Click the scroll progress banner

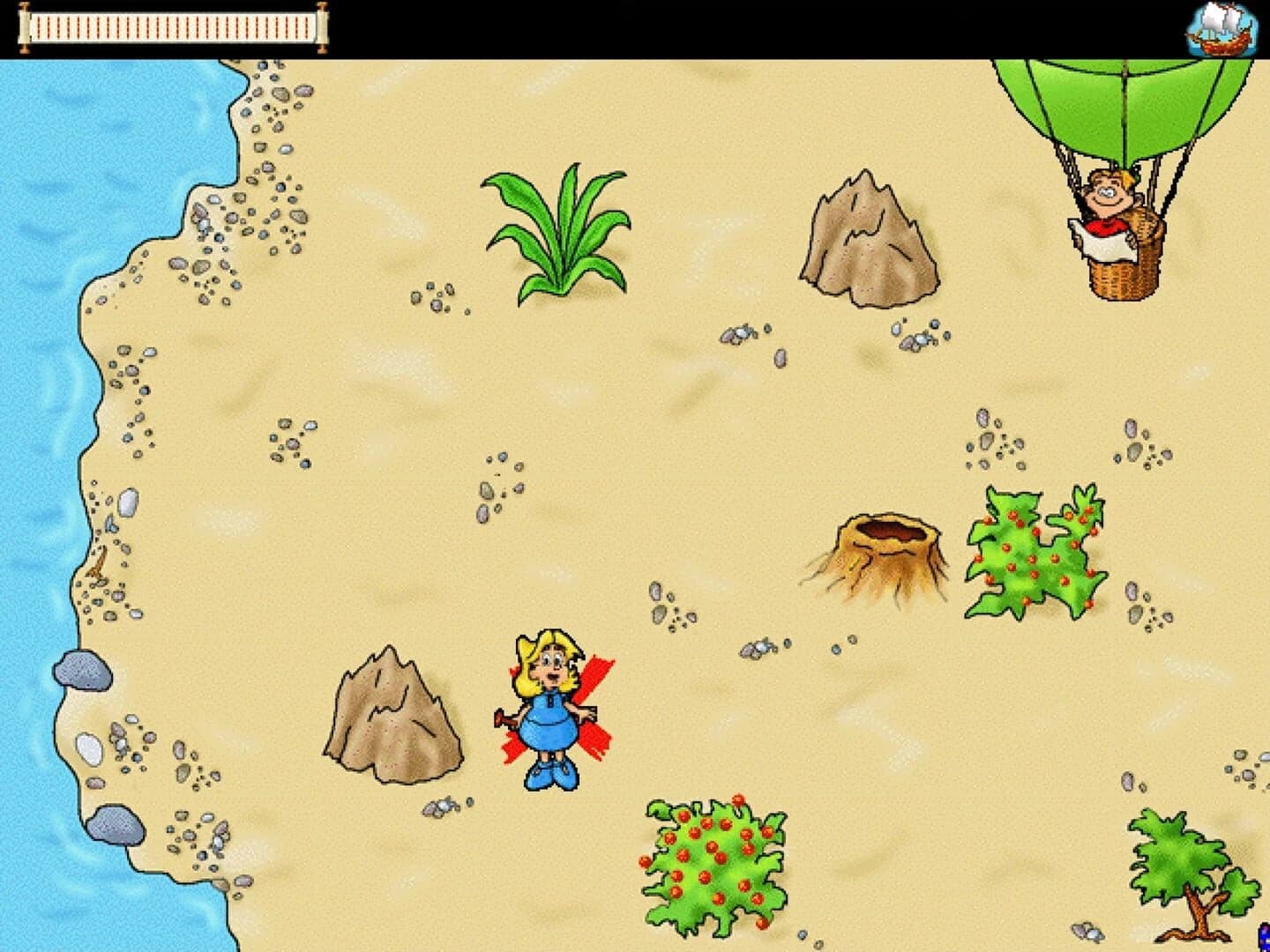pos(172,26)
